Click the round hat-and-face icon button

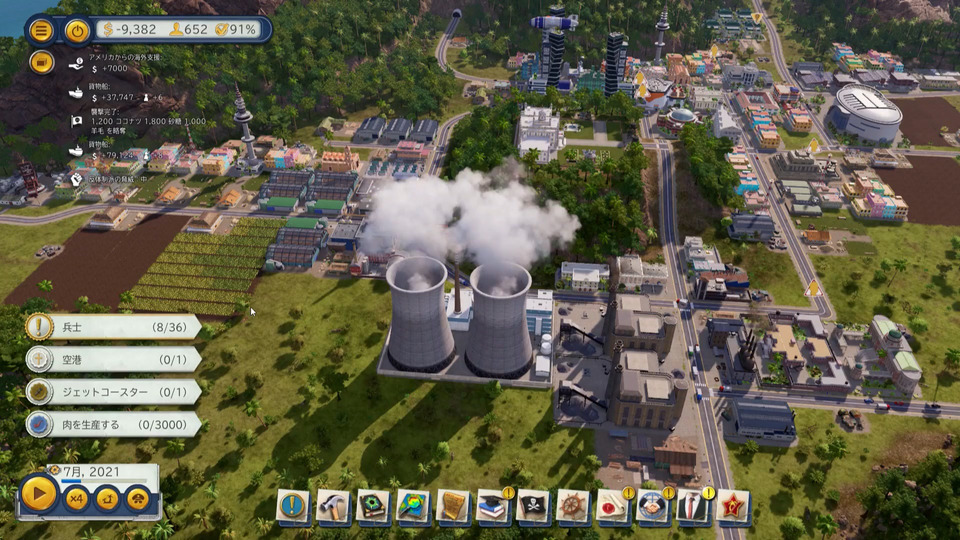[x=138, y=497]
